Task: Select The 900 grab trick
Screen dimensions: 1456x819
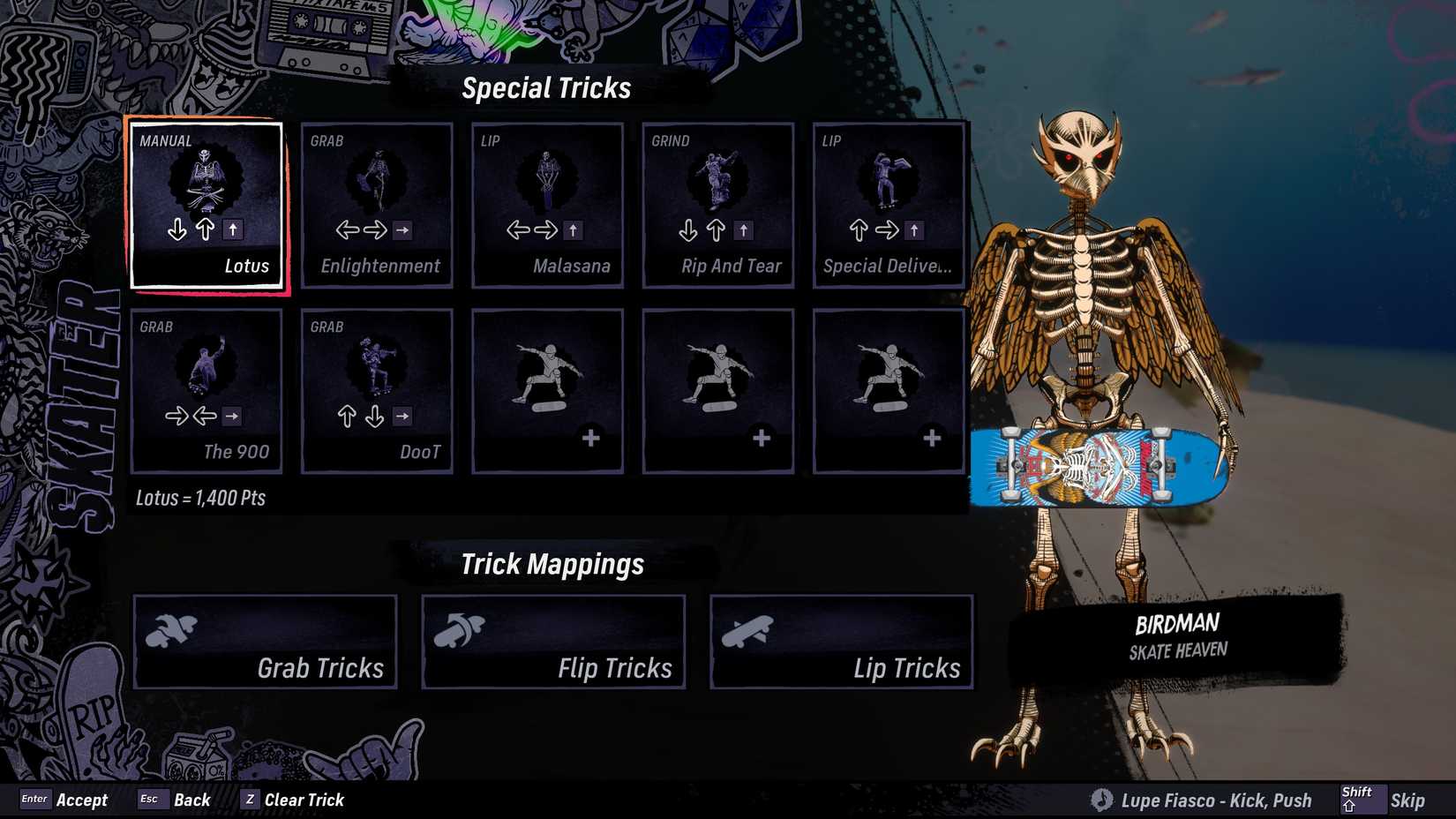Action: tap(206, 391)
